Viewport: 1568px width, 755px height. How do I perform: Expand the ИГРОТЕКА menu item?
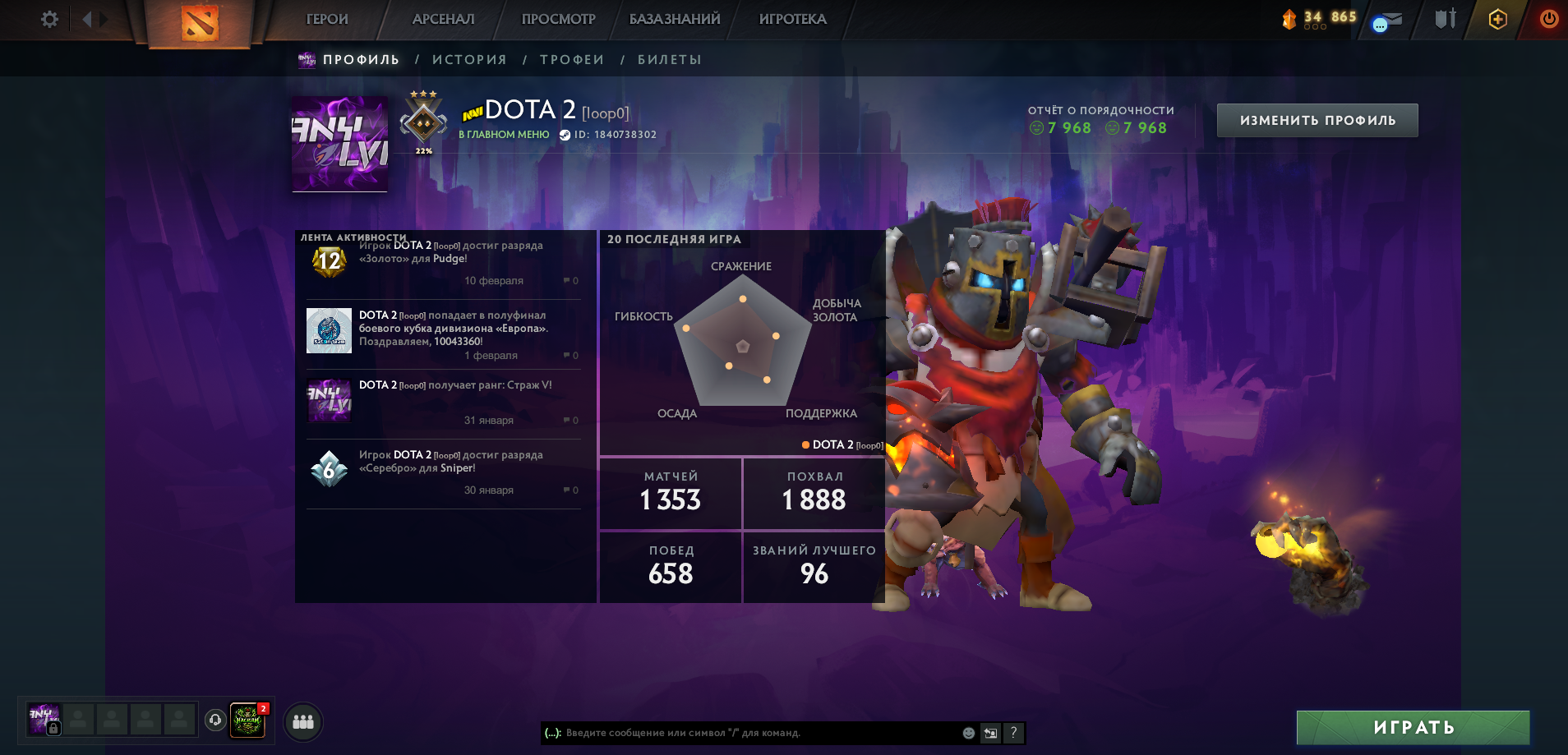[791, 19]
